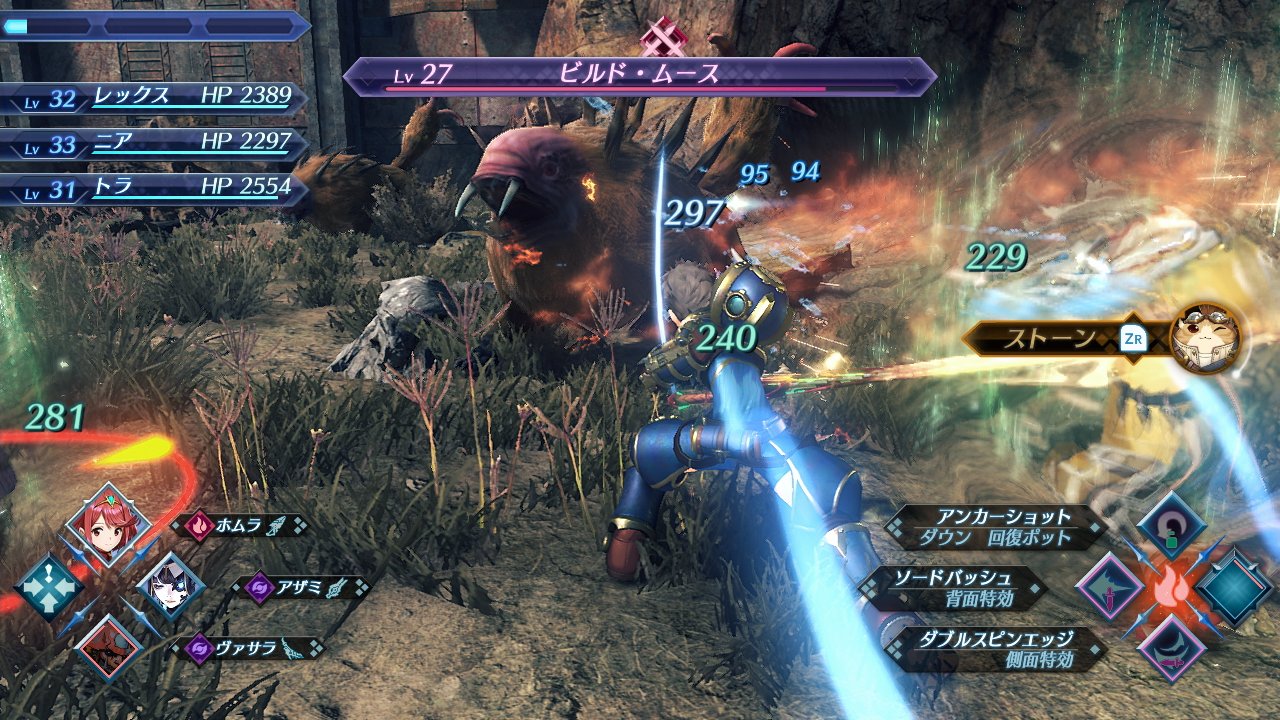Click the ビルド・ムース enemy target bar

(640, 77)
